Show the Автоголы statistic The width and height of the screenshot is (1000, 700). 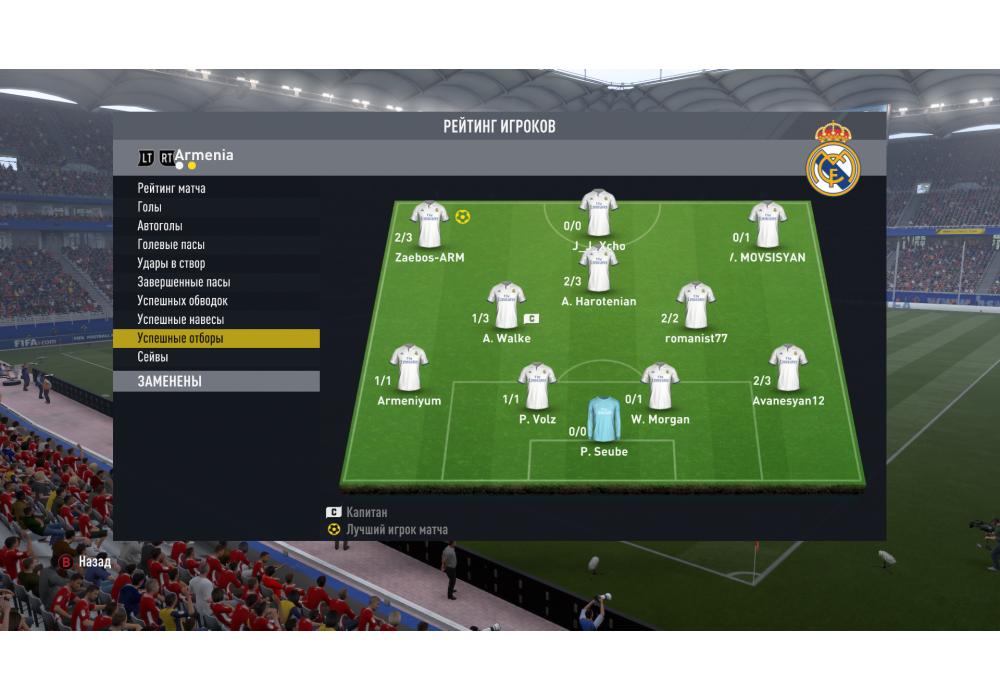coord(160,226)
